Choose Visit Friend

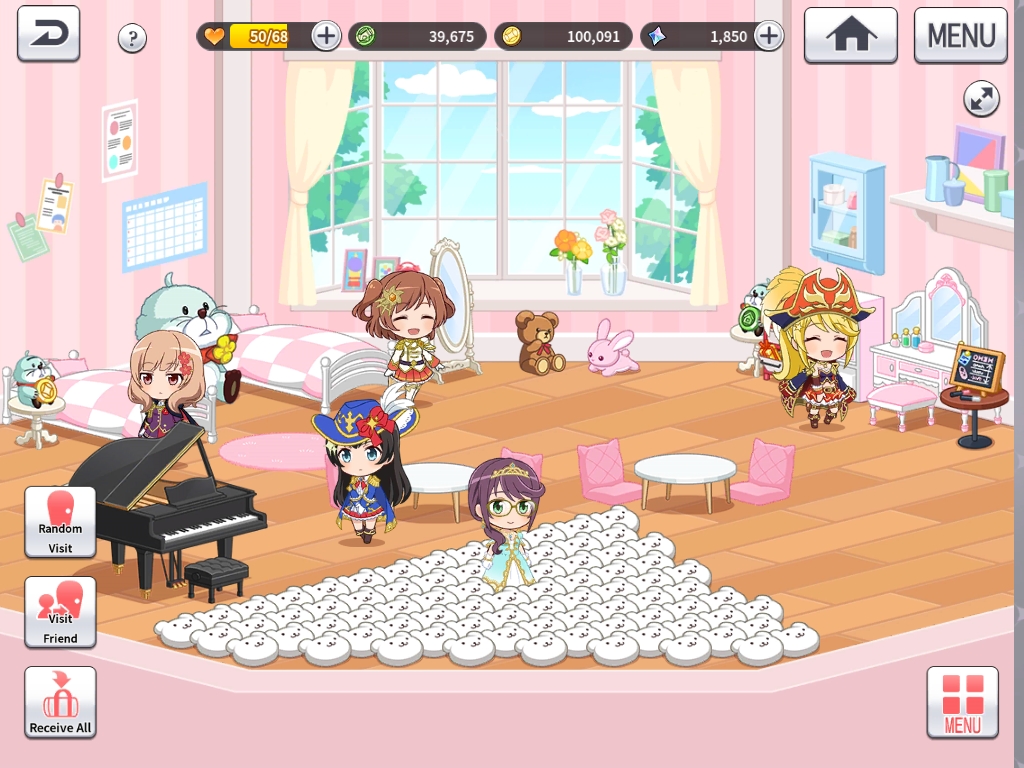click(60, 611)
